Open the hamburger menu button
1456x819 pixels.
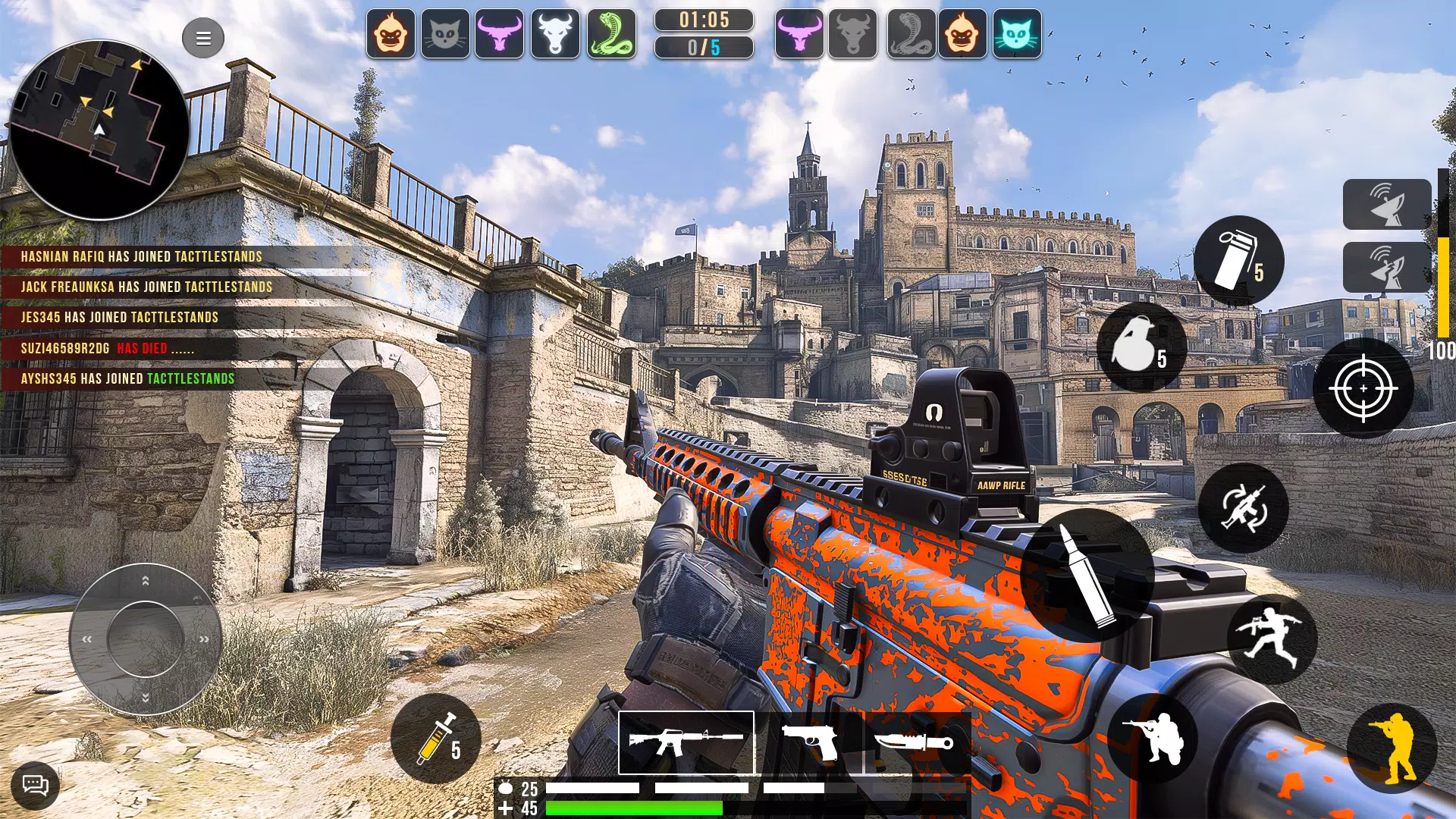(203, 38)
